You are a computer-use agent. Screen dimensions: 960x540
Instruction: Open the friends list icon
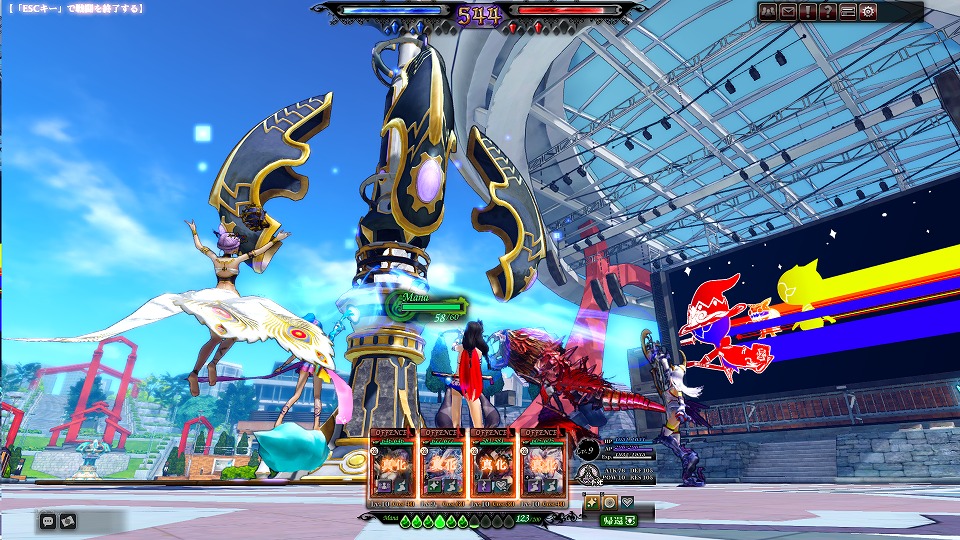tap(769, 12)
